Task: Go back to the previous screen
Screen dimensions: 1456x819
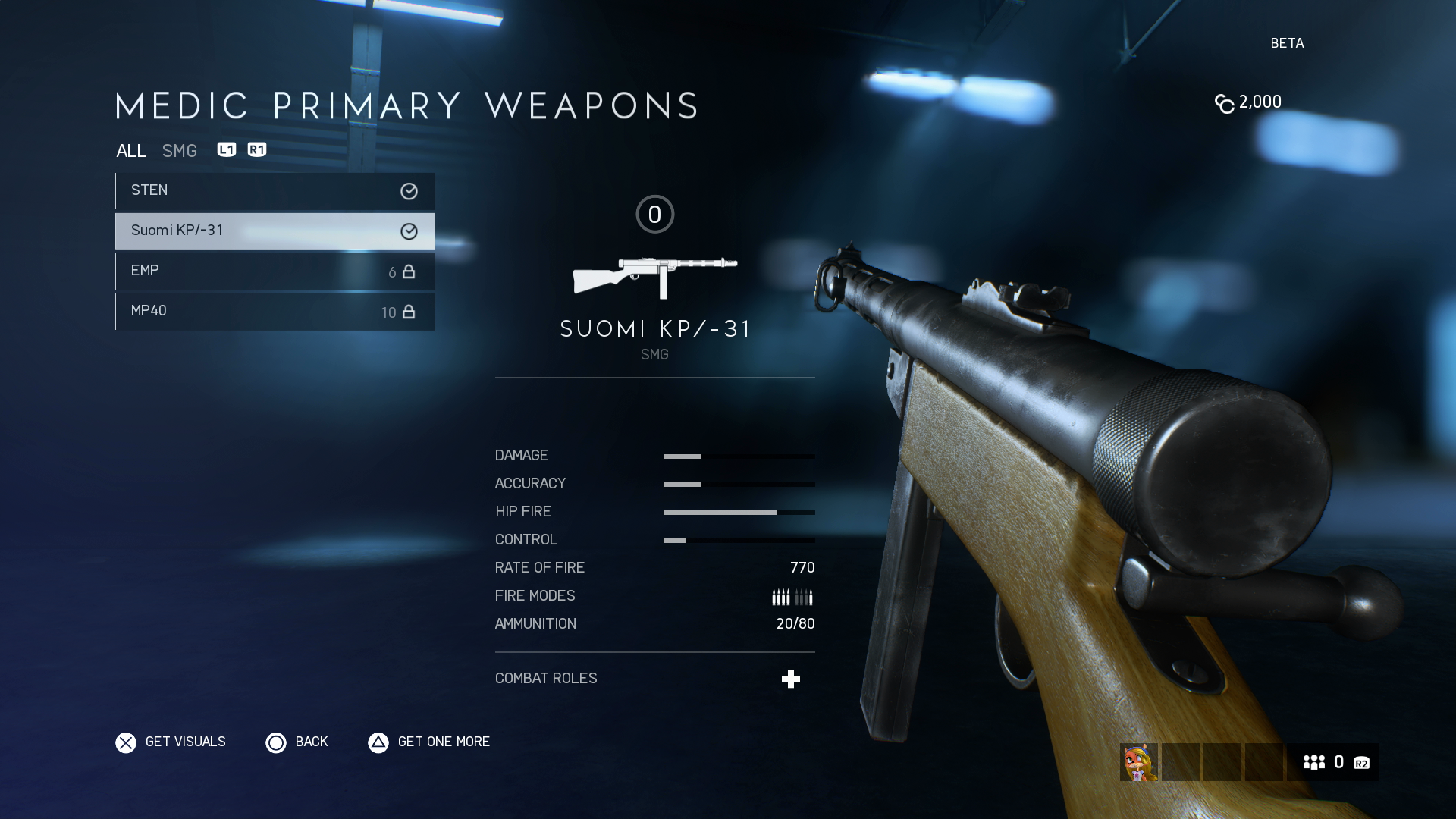Action: pos(297,742)
